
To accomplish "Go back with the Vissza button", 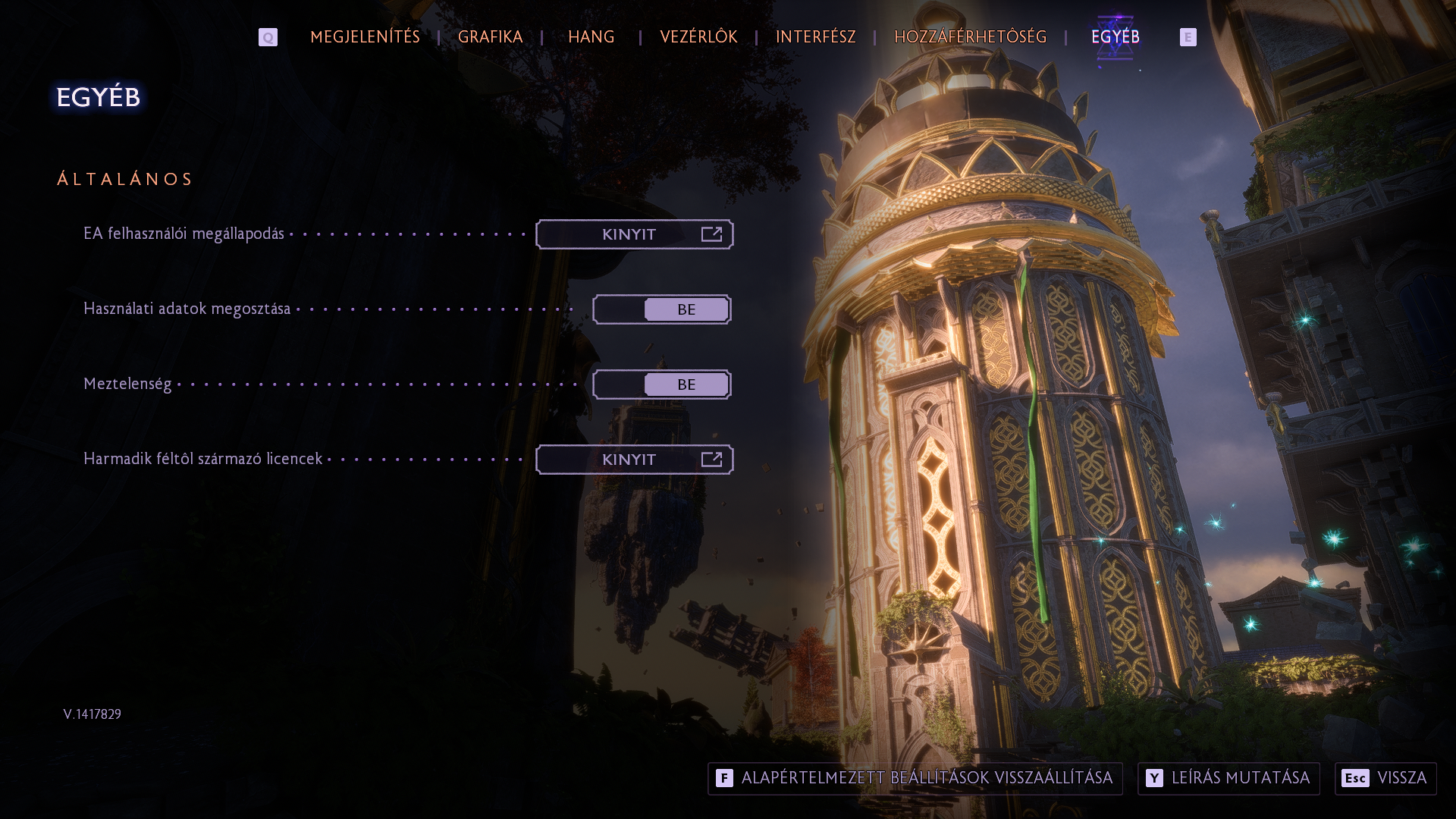I will click(x=1385, y=778).
